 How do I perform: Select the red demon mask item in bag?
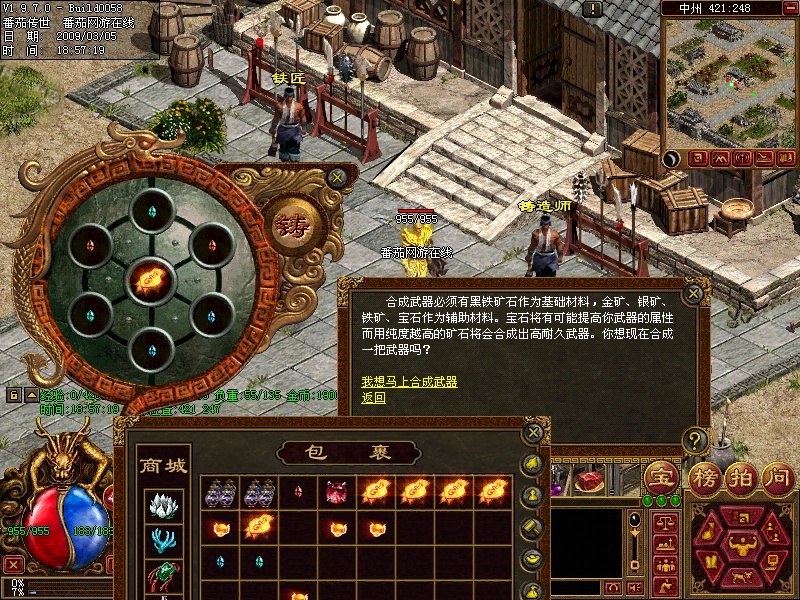click(x=335, y=491)
